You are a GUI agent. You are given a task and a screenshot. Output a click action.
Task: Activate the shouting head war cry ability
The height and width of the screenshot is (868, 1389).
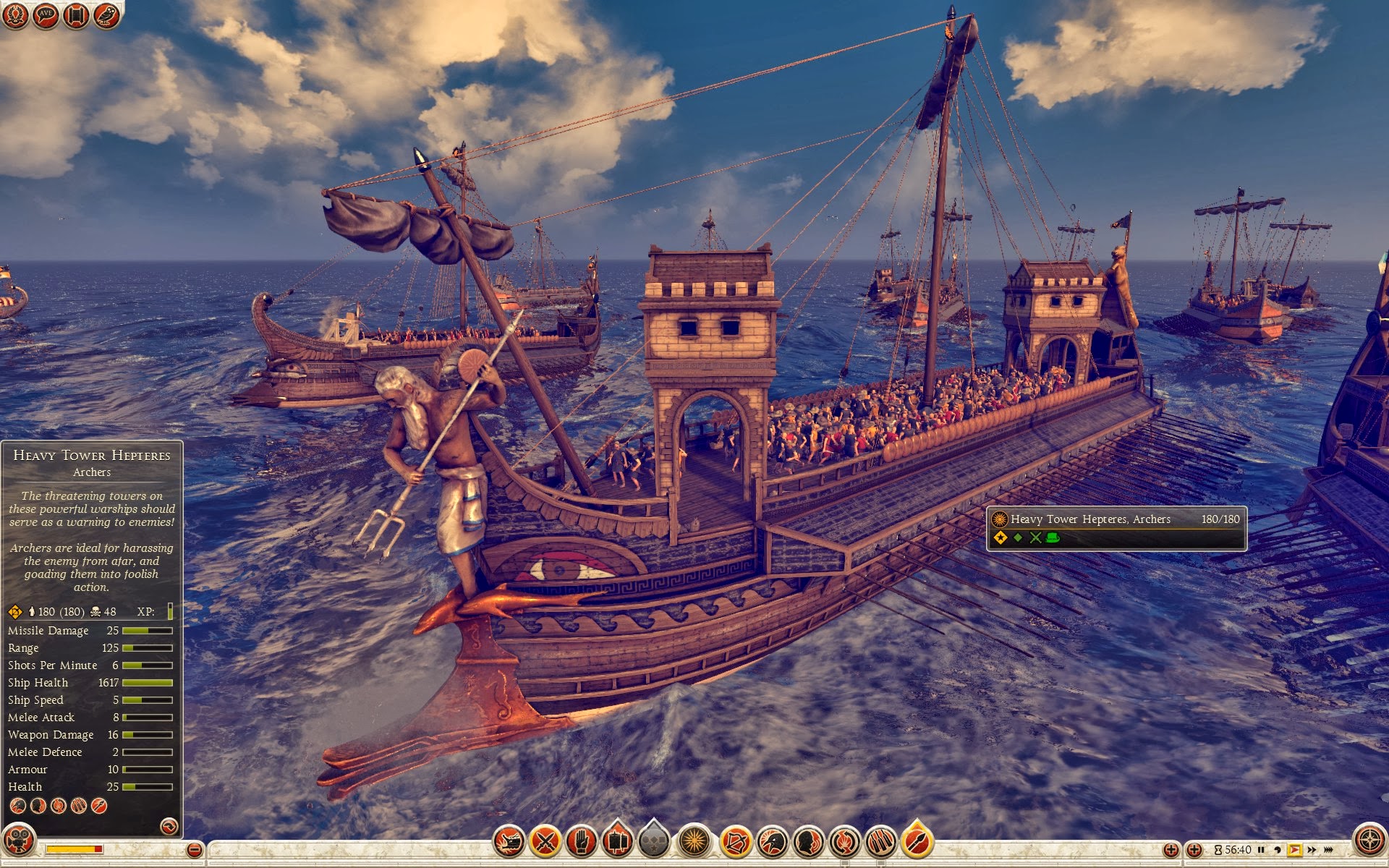(x=808, y=841)
